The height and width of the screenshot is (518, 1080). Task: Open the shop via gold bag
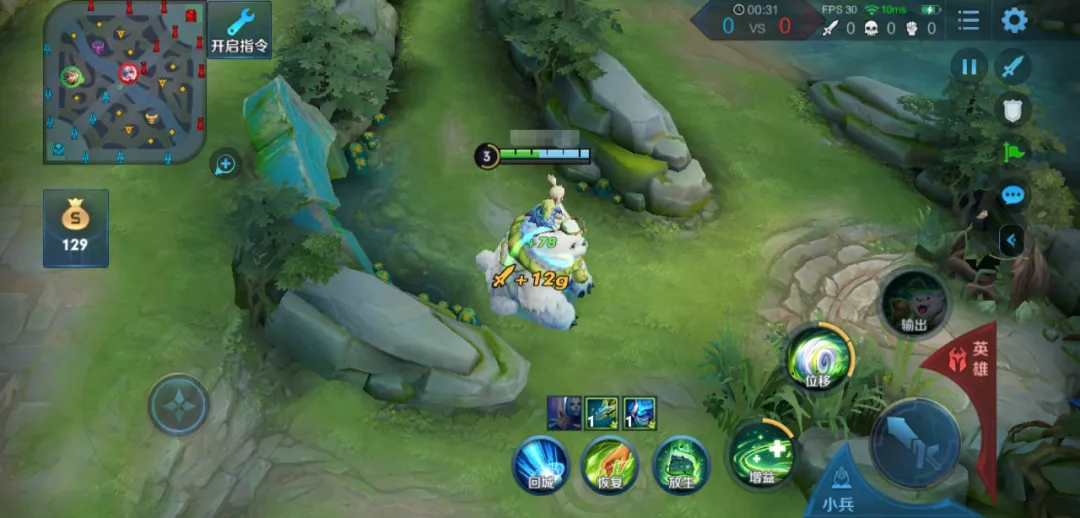pyautogui.click(x=75, y=228)
